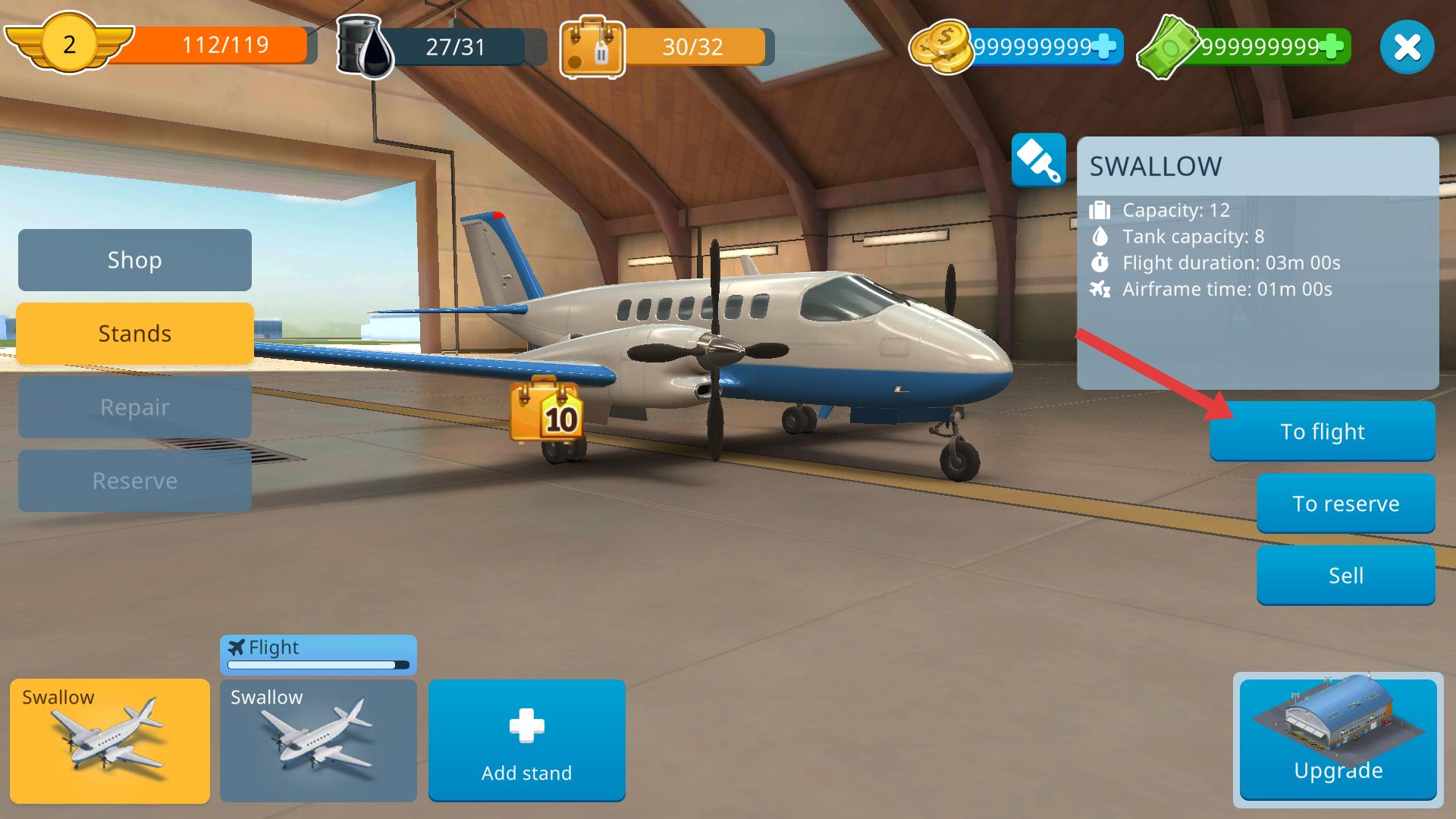Screen dimensions: 1456x819
Task: Open the paint brush customization icon
Action: coord(1038,159)
